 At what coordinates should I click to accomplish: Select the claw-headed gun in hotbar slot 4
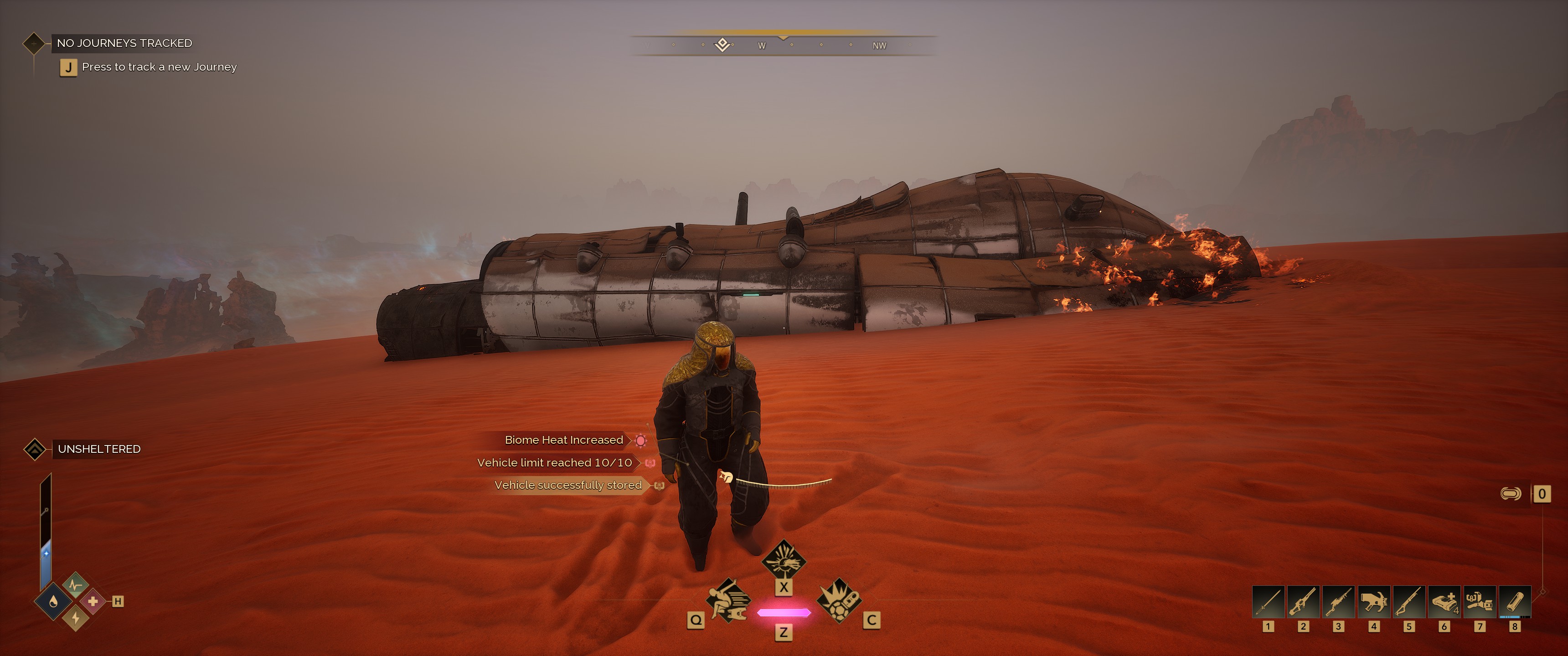[x=1374, y=602]
